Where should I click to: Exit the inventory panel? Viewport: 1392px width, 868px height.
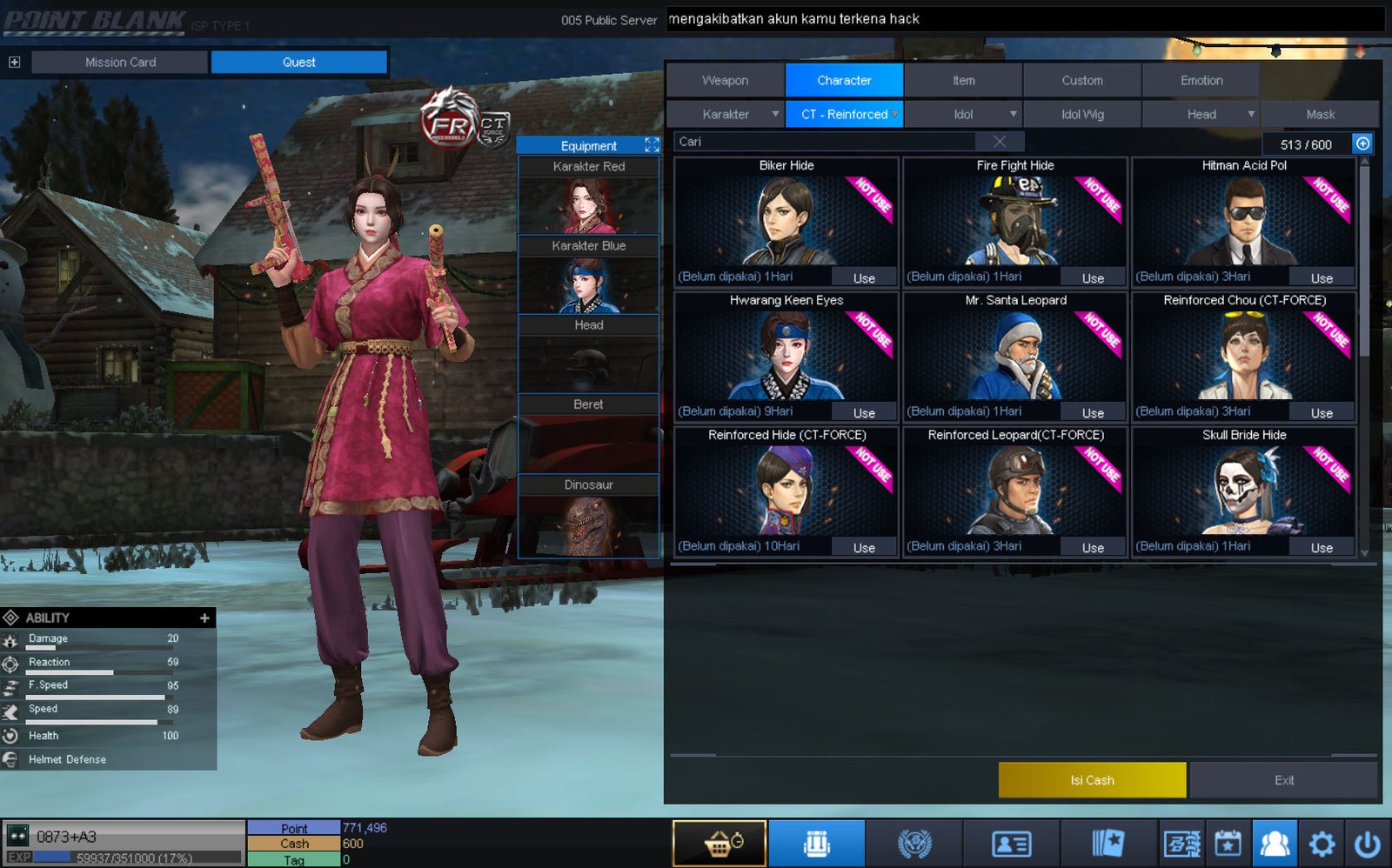coord(1283,780)
